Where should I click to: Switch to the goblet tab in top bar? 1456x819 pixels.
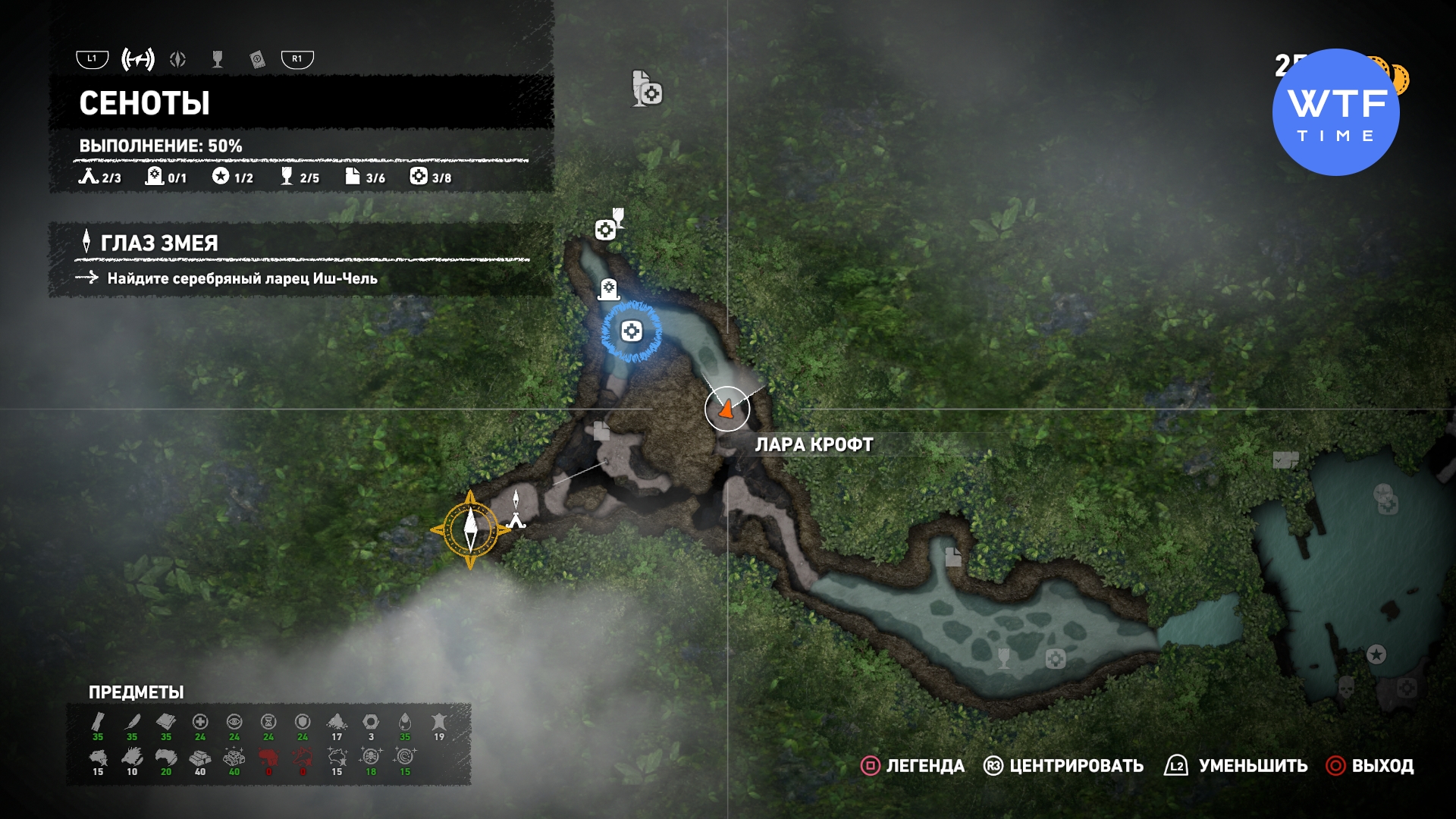218,59
